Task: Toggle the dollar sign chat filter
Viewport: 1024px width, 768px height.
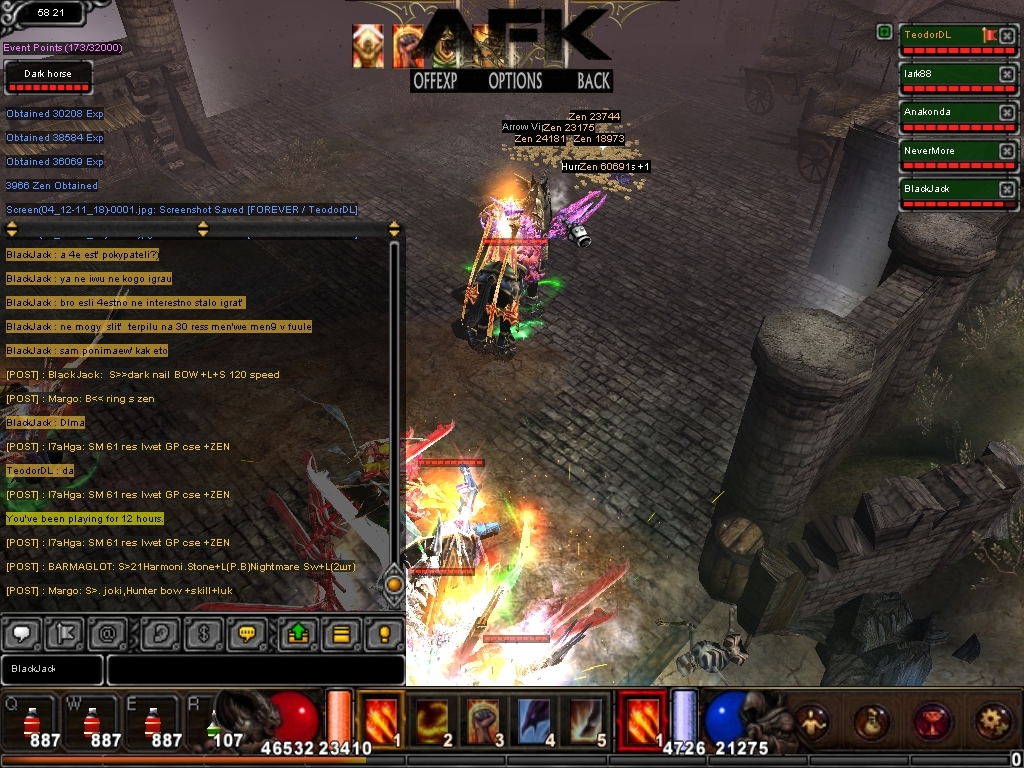Action: pos(203,633)
